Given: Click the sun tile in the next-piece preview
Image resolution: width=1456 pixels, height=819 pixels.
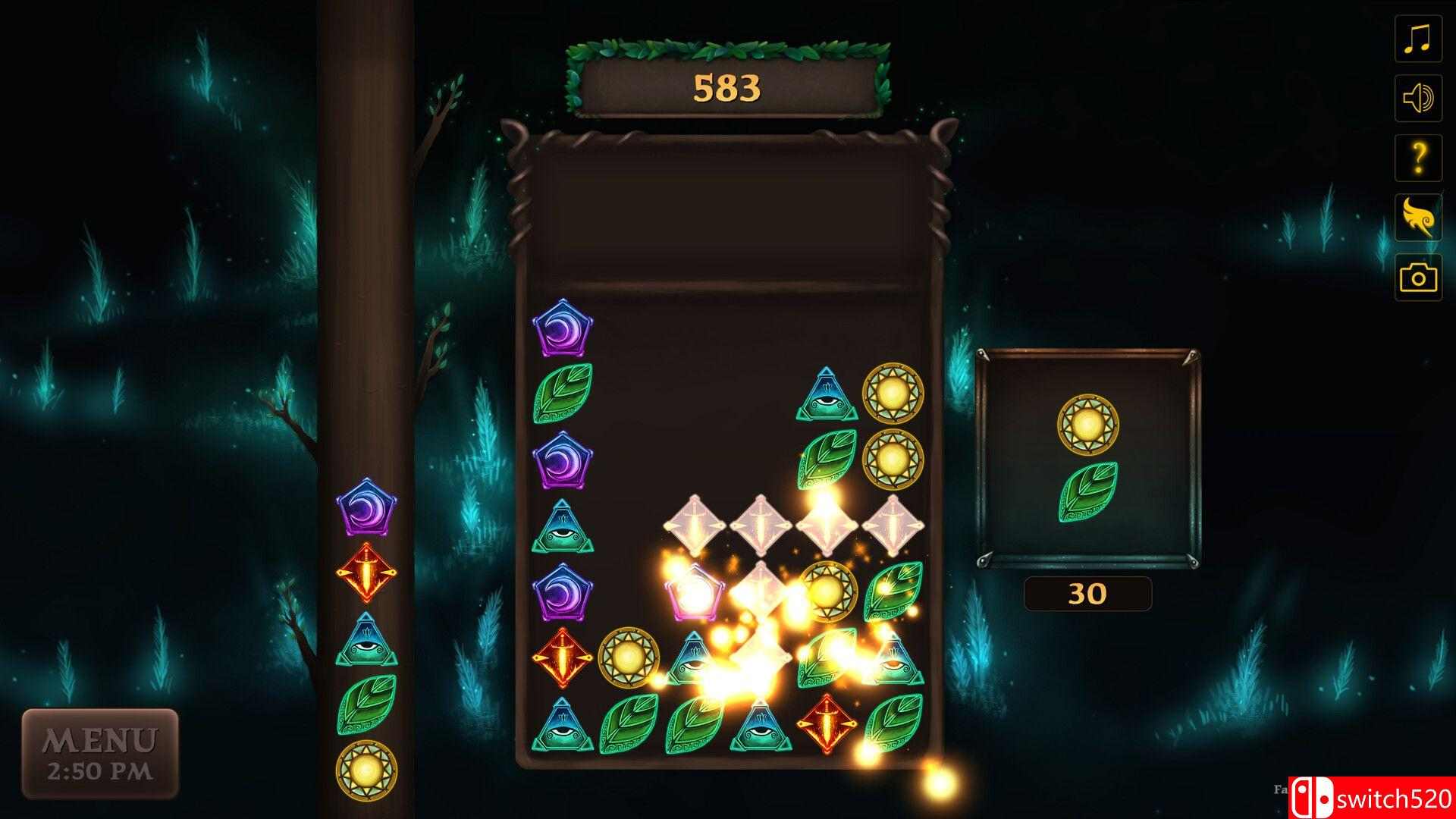Looking at the screenshot, I should [1089, 425].
